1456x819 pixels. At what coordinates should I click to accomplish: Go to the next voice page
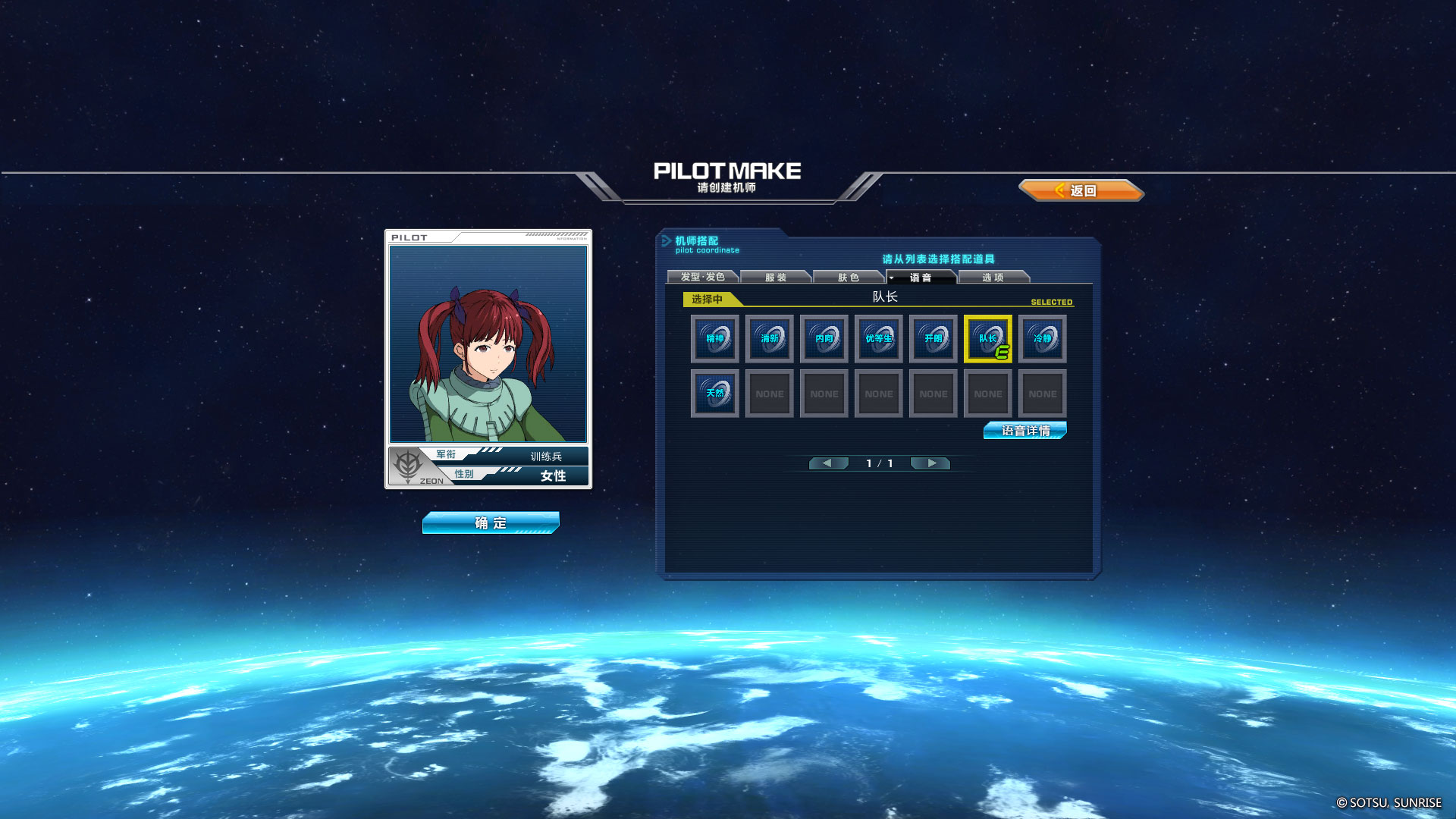[931, 463]
